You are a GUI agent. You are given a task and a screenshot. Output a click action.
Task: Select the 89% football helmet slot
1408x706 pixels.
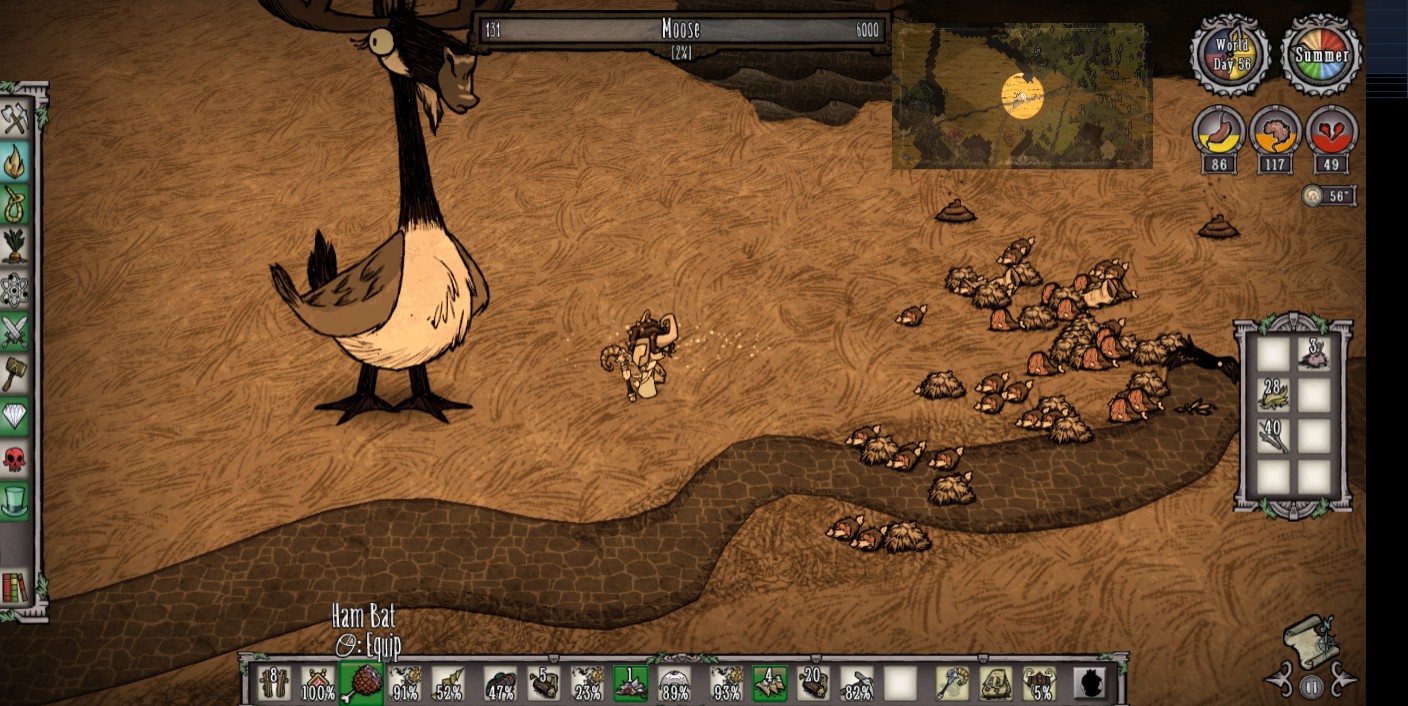(675, 683)
